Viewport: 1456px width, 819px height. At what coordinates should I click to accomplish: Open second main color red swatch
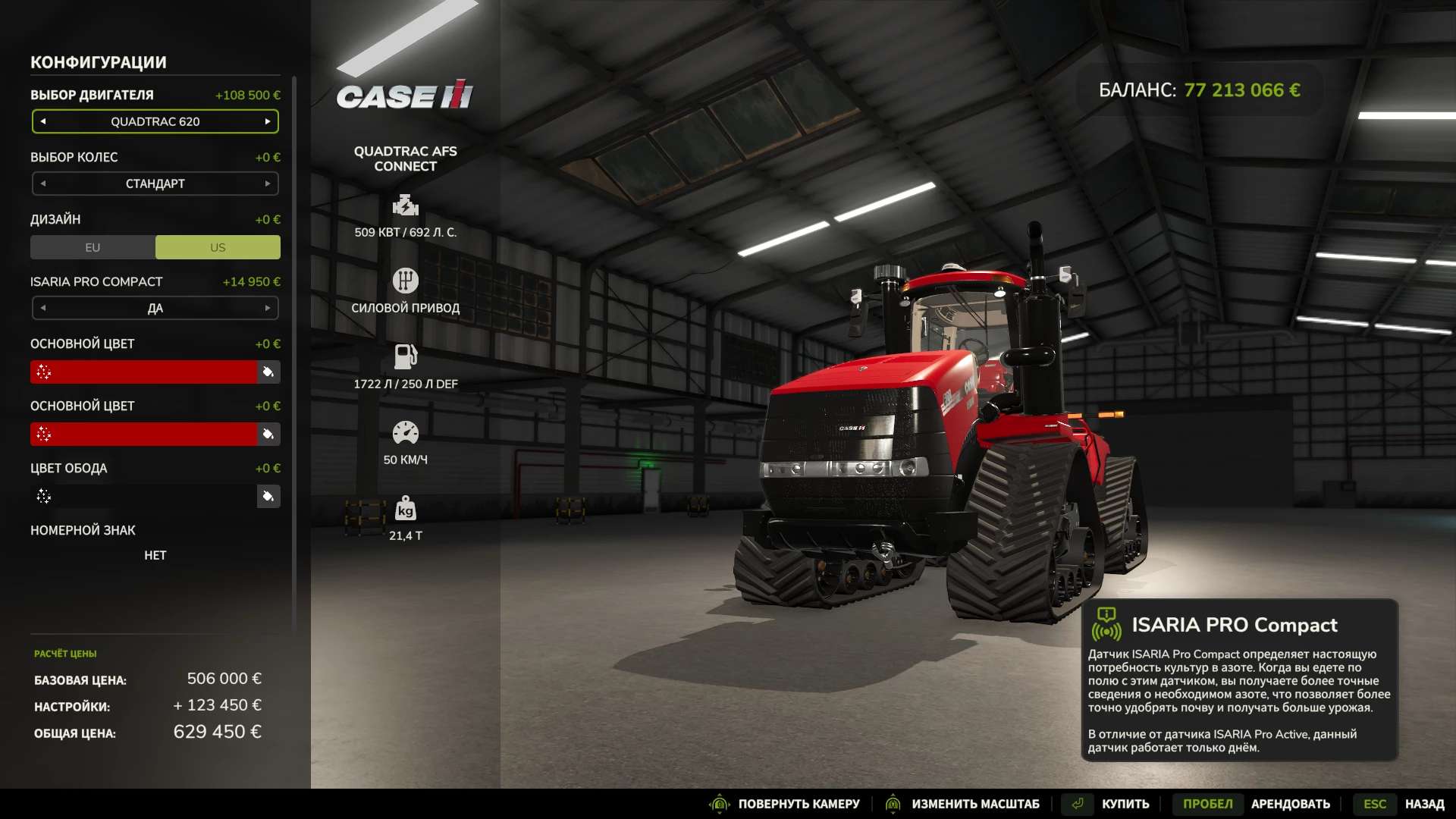(144, 434)
